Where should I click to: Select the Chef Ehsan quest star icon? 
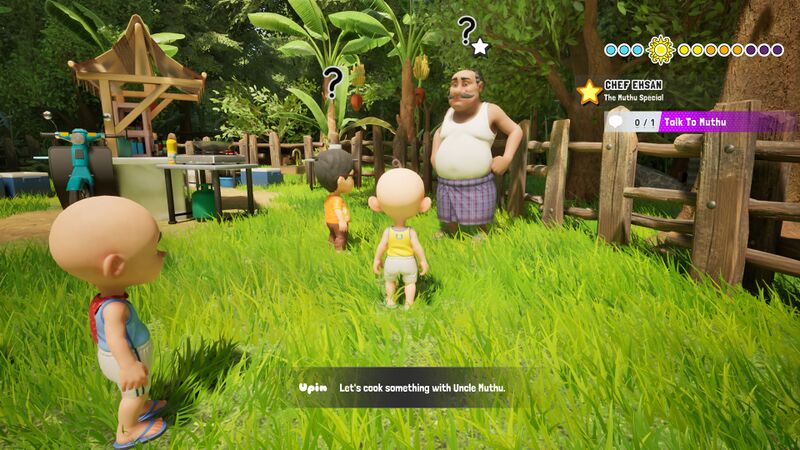point(589,92)
